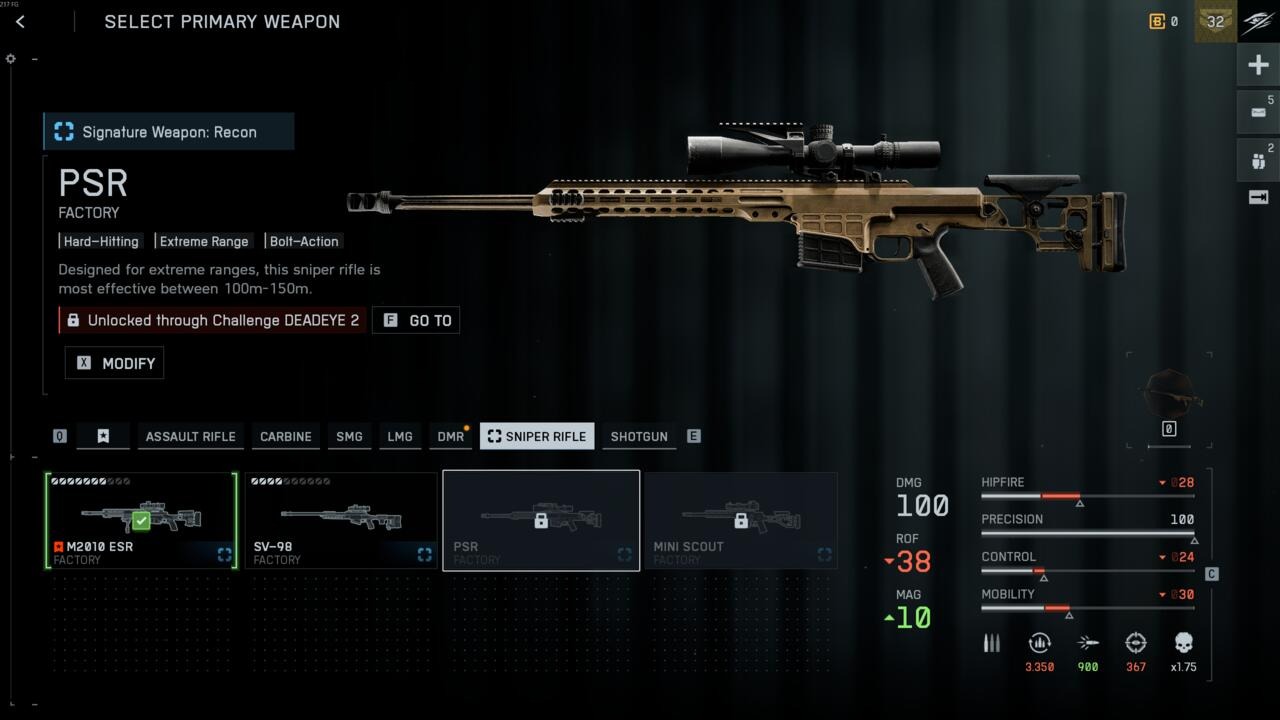
Task: Open the squad icon in the right sidebar
Action: 1258,159
